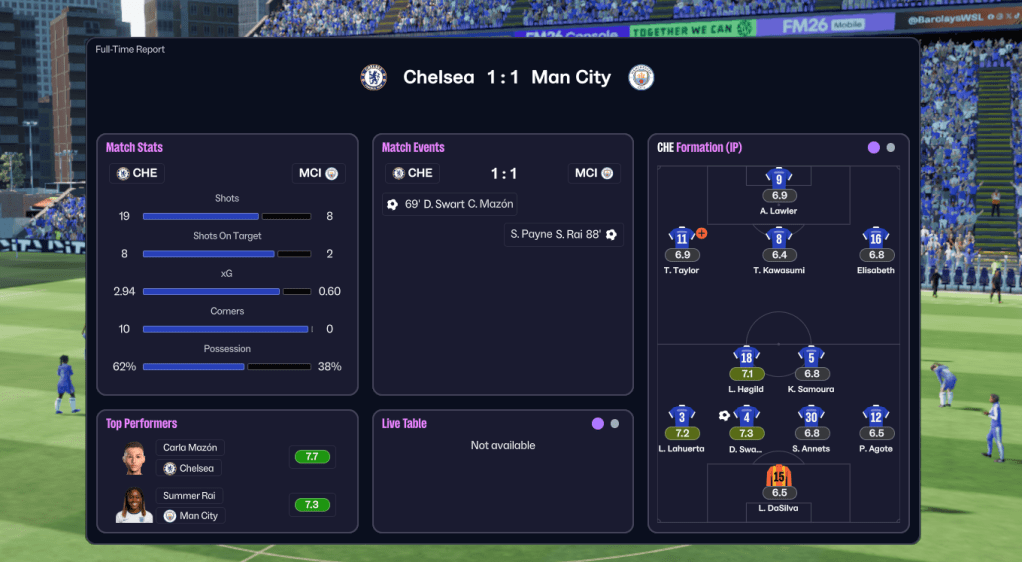
Task: Select K. Samoura's number 5 shirt
Action: tap(811, 357)
